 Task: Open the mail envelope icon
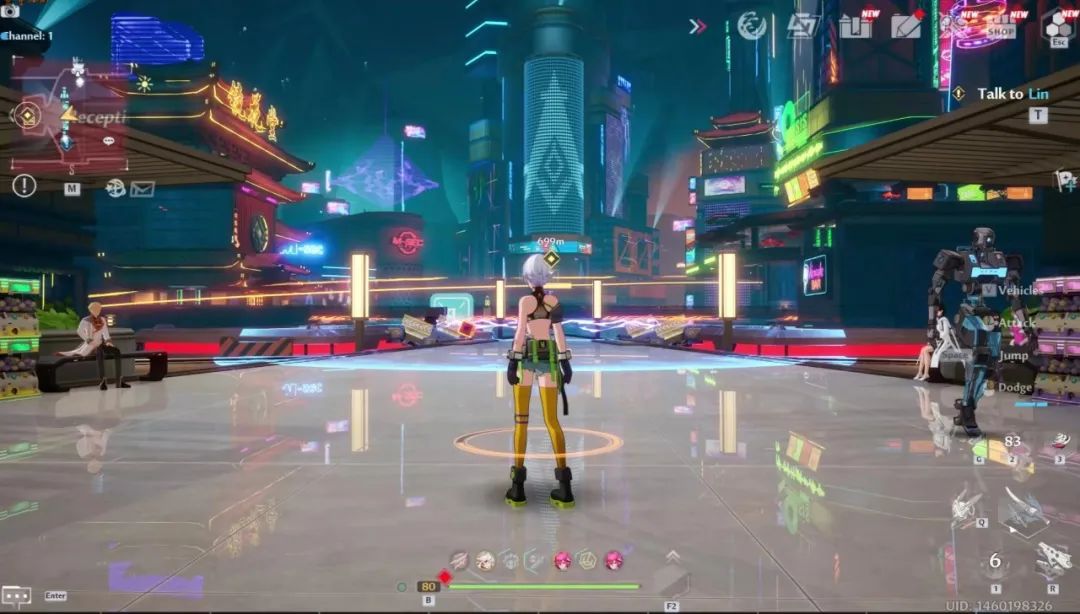tap(142, 188)
